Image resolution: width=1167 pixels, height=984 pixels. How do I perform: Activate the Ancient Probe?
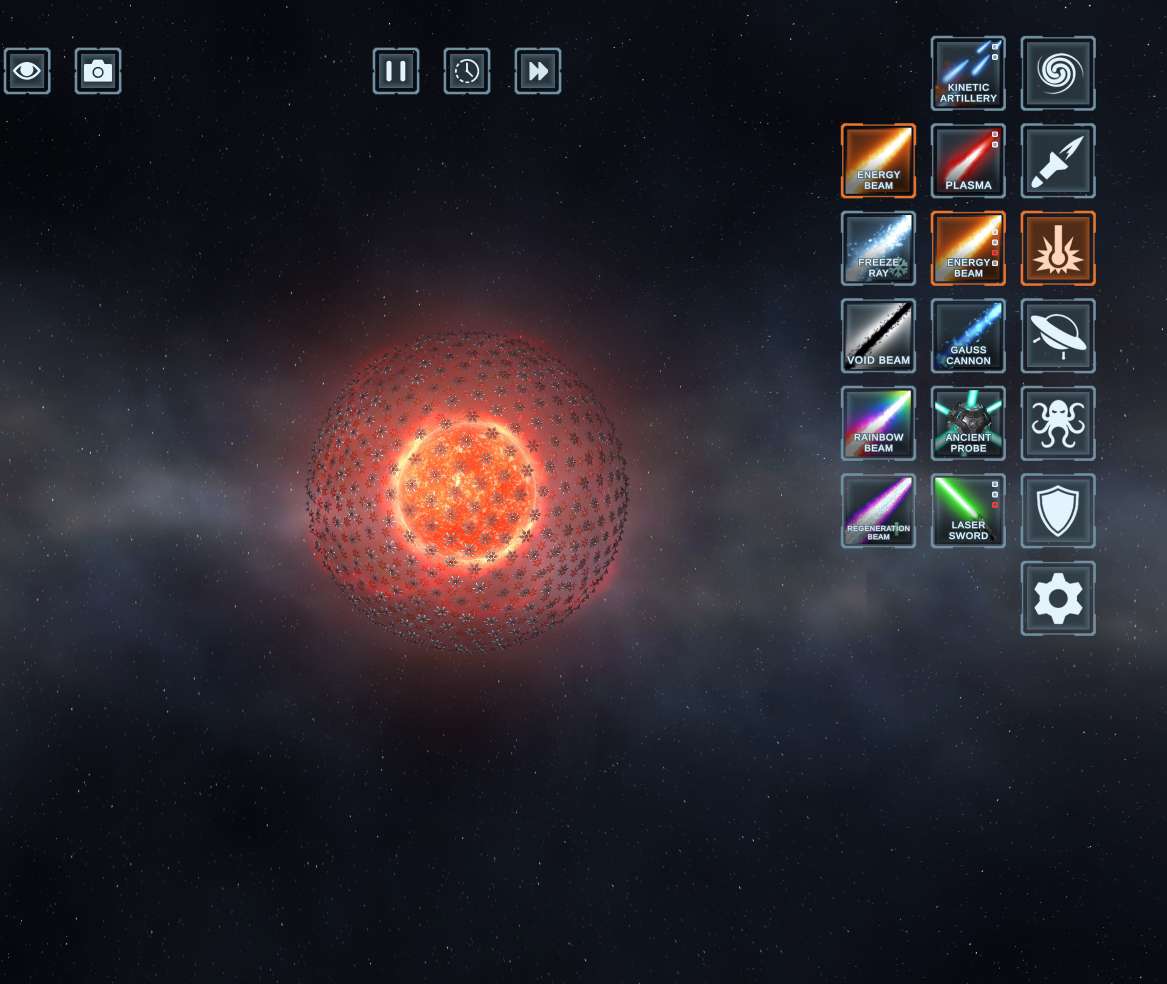click(x=968, y=423)
